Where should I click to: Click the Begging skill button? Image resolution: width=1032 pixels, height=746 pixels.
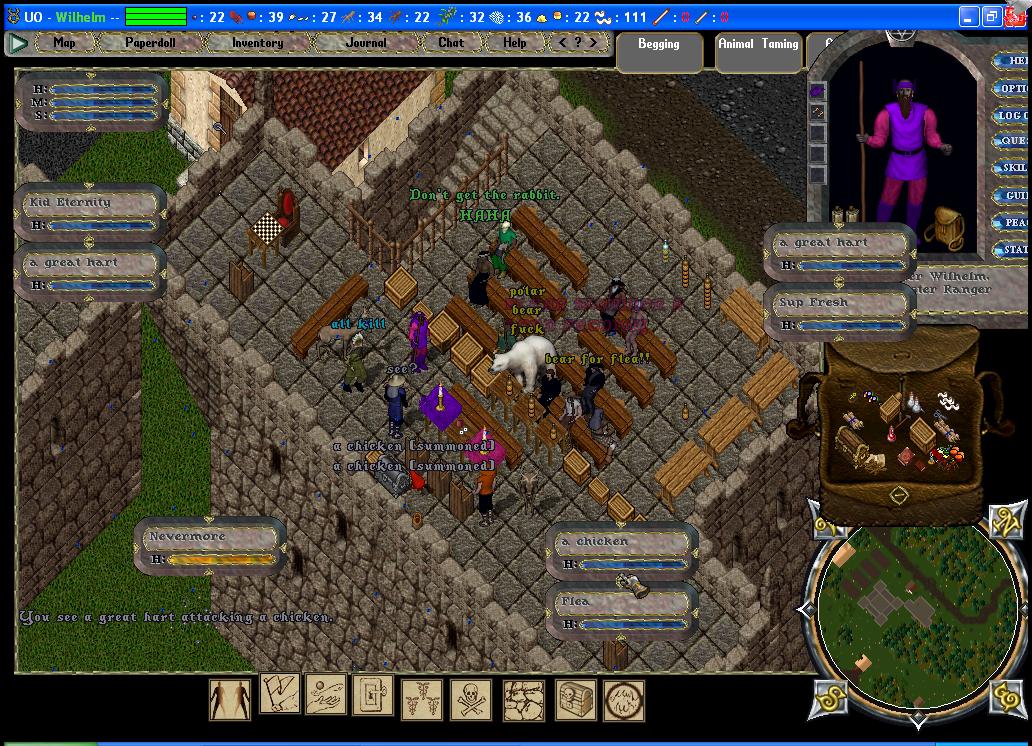(658, 45)
